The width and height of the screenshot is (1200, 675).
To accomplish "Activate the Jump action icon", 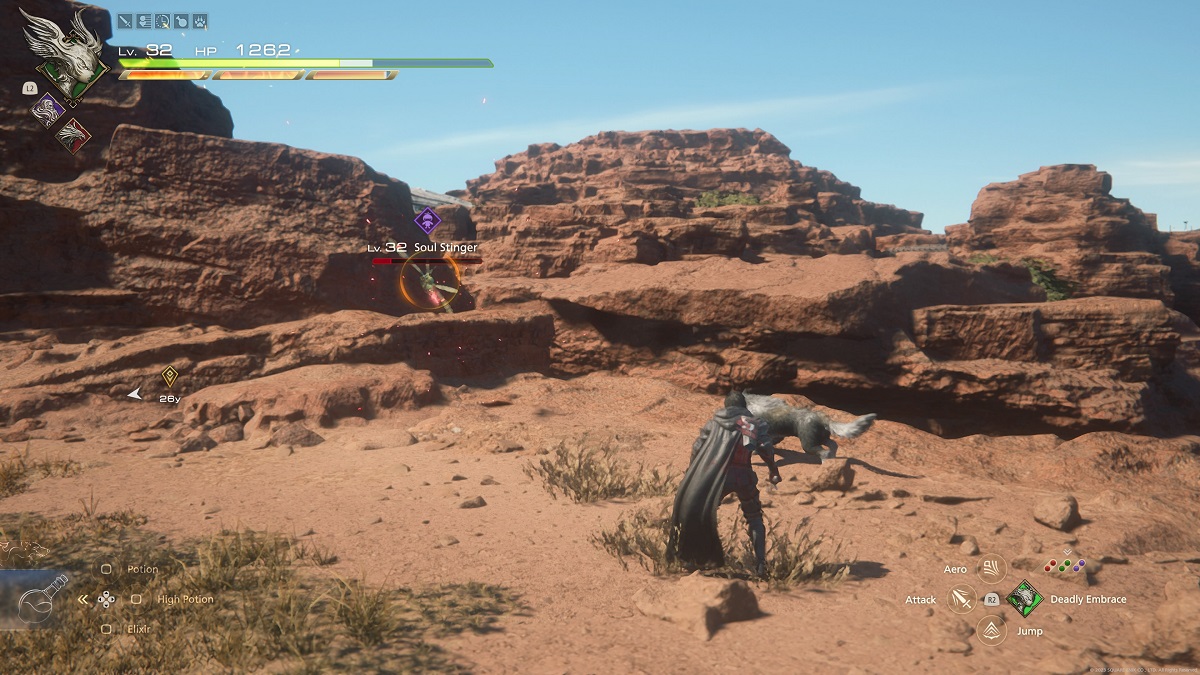I will point(991,630).
